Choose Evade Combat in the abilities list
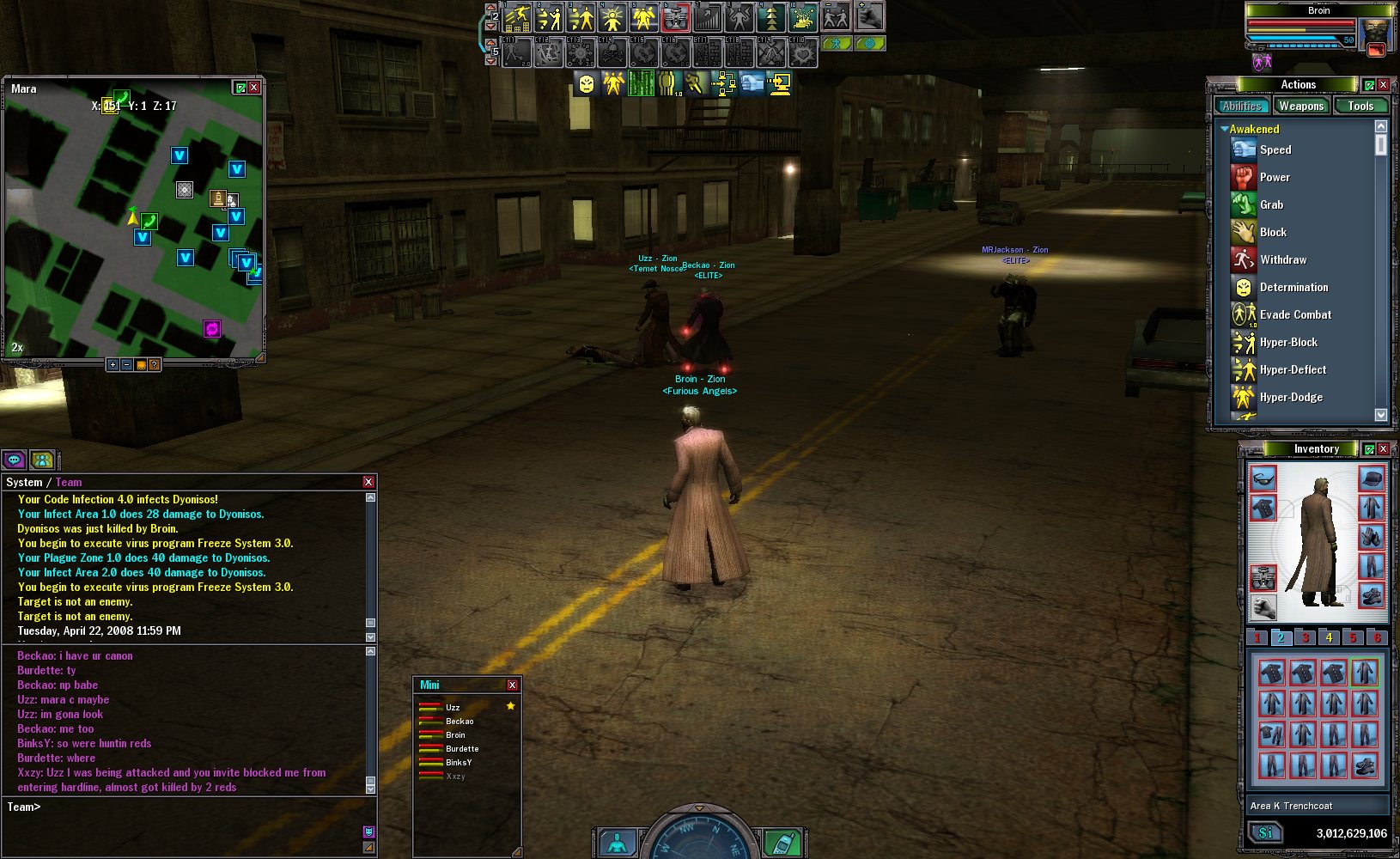Screen dimensions: 1400x859 (1294, 314)
